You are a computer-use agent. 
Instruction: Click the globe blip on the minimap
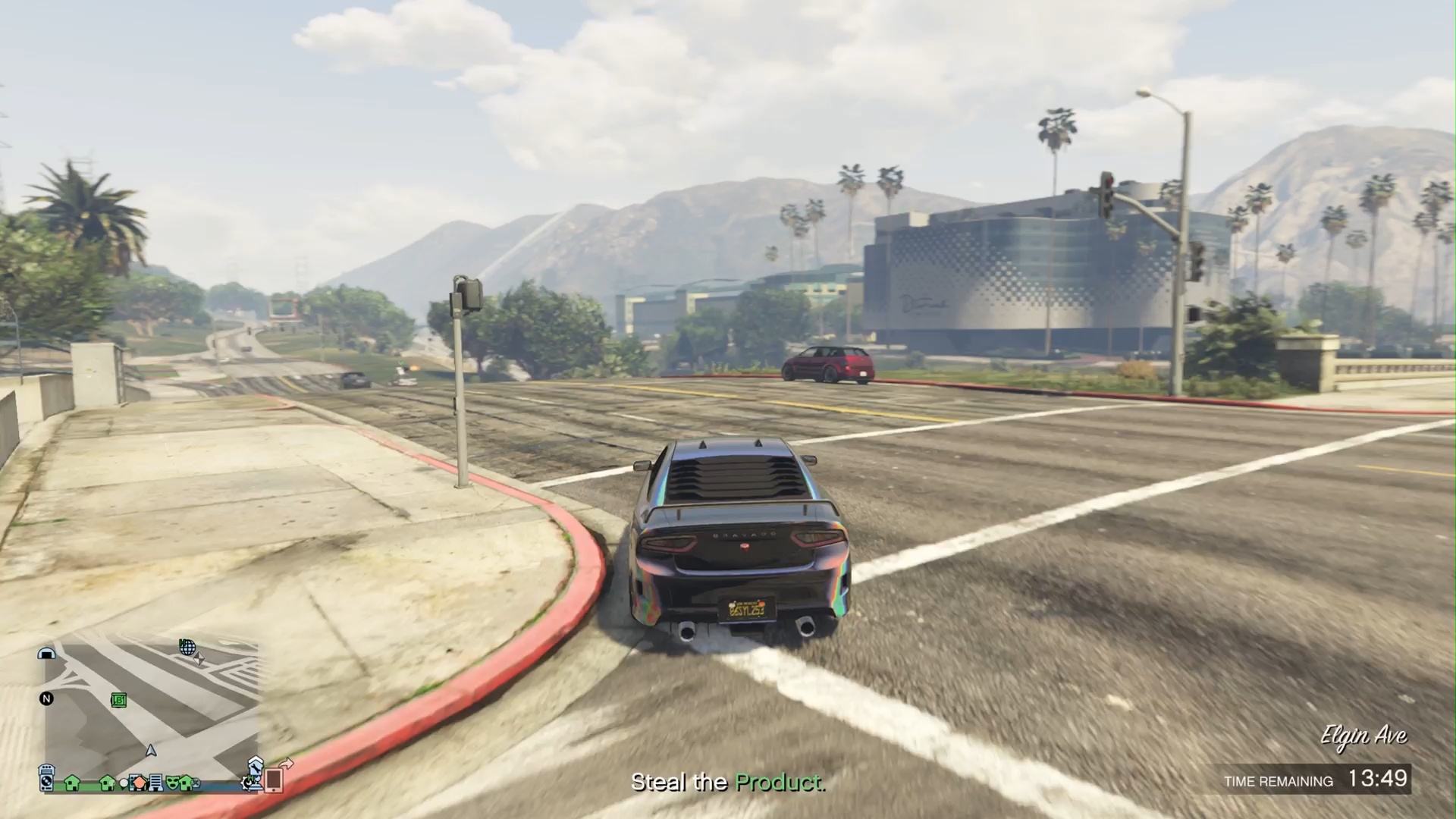187,647
